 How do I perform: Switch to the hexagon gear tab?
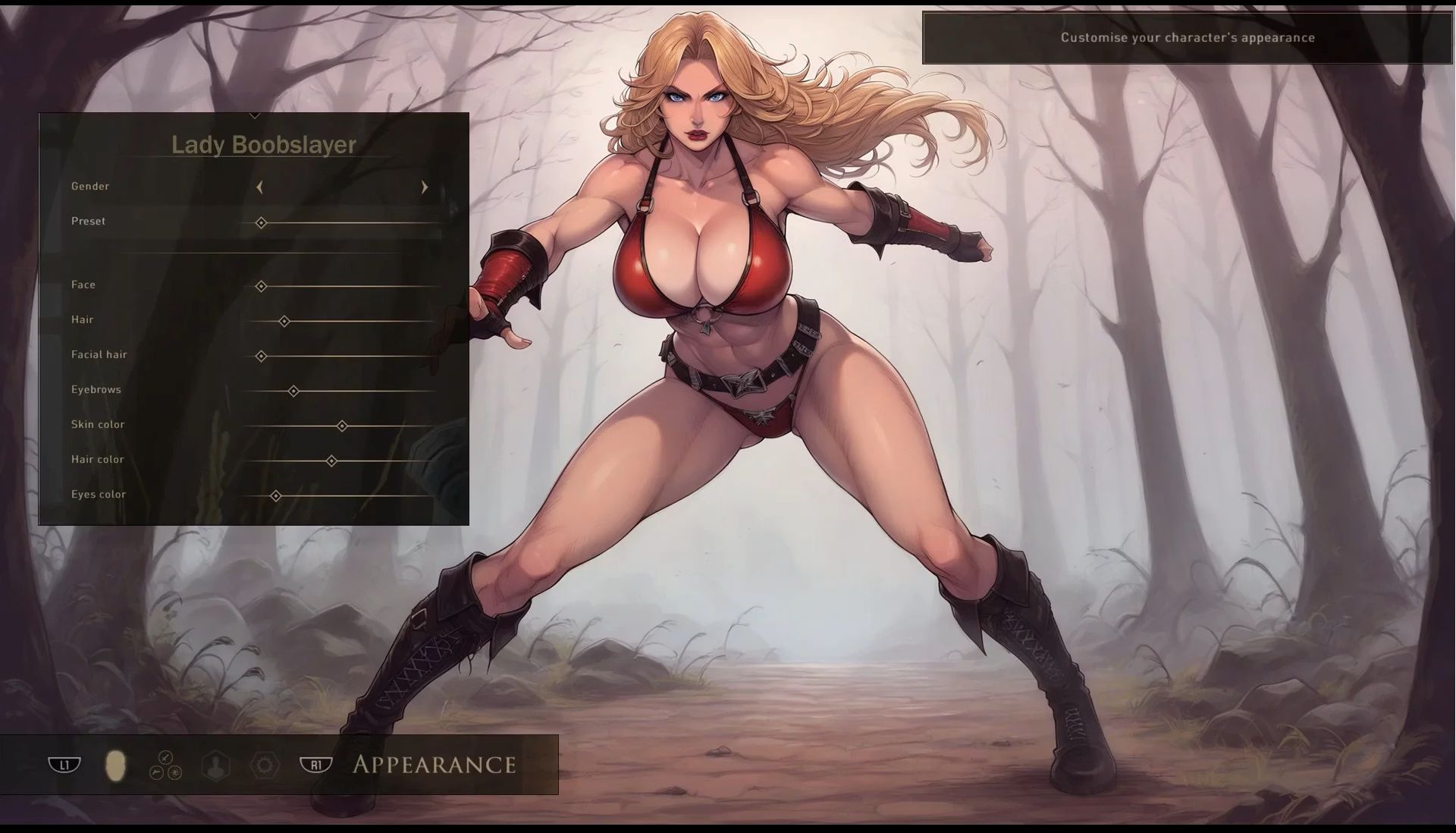(265, 765)
